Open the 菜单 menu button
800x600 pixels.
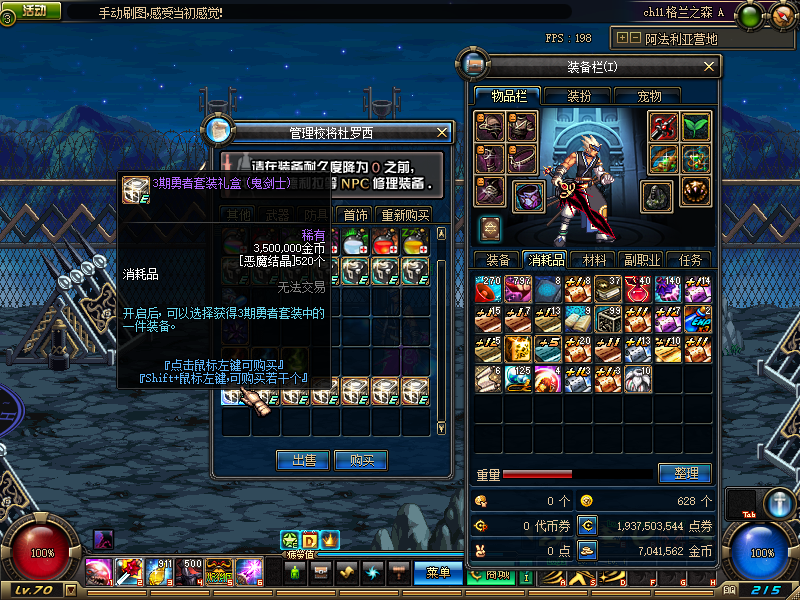pos(437,573)
